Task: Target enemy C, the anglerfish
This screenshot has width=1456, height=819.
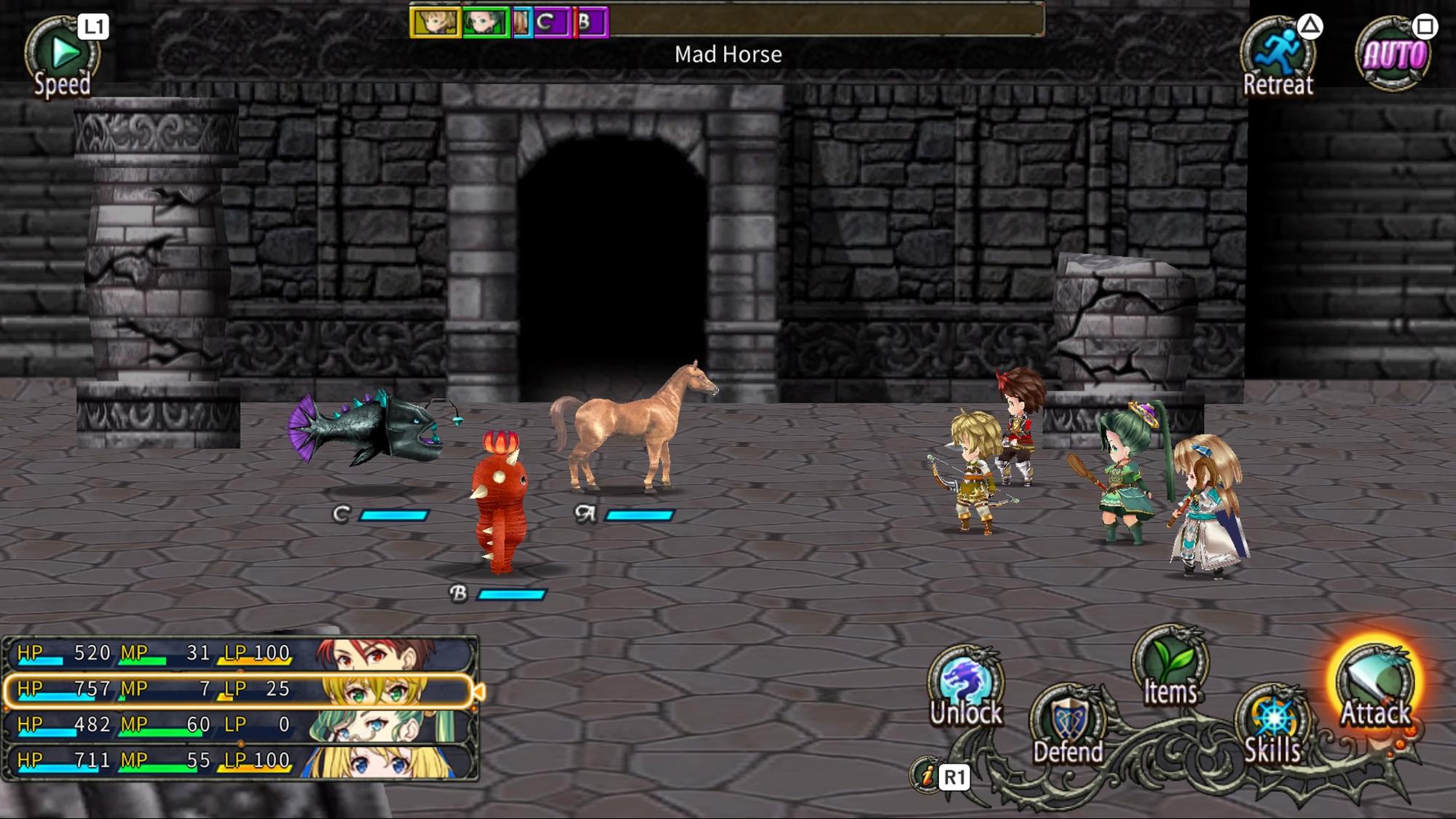Action: coord(371,428)
